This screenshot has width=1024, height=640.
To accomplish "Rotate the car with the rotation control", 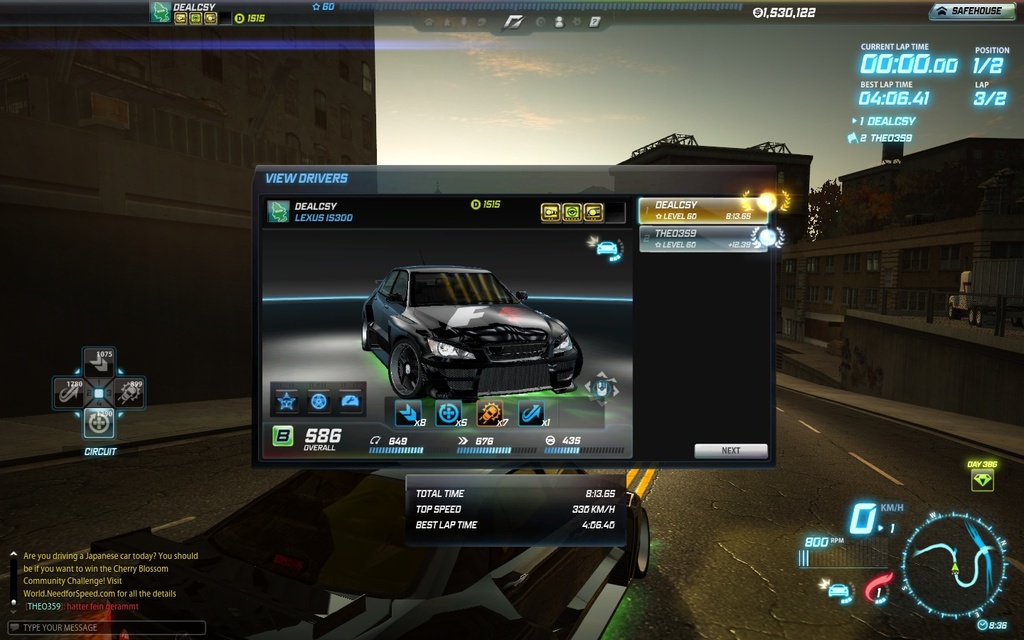I will [x=600, y=387].
